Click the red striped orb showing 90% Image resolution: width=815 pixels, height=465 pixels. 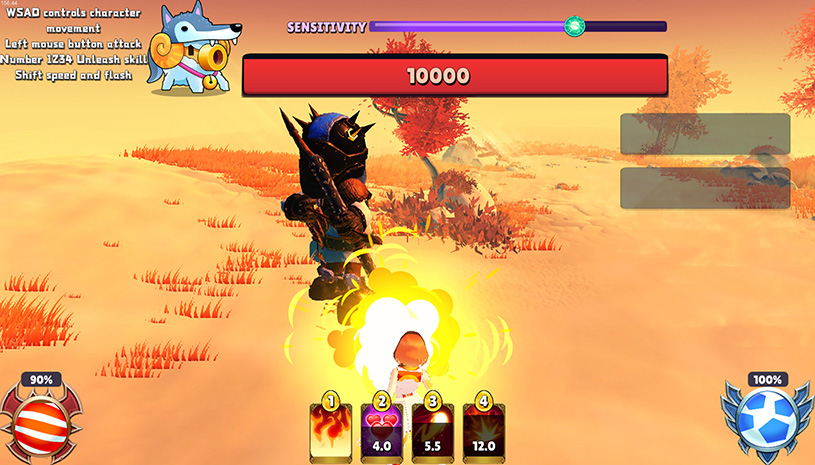click(x=41, y=417)
